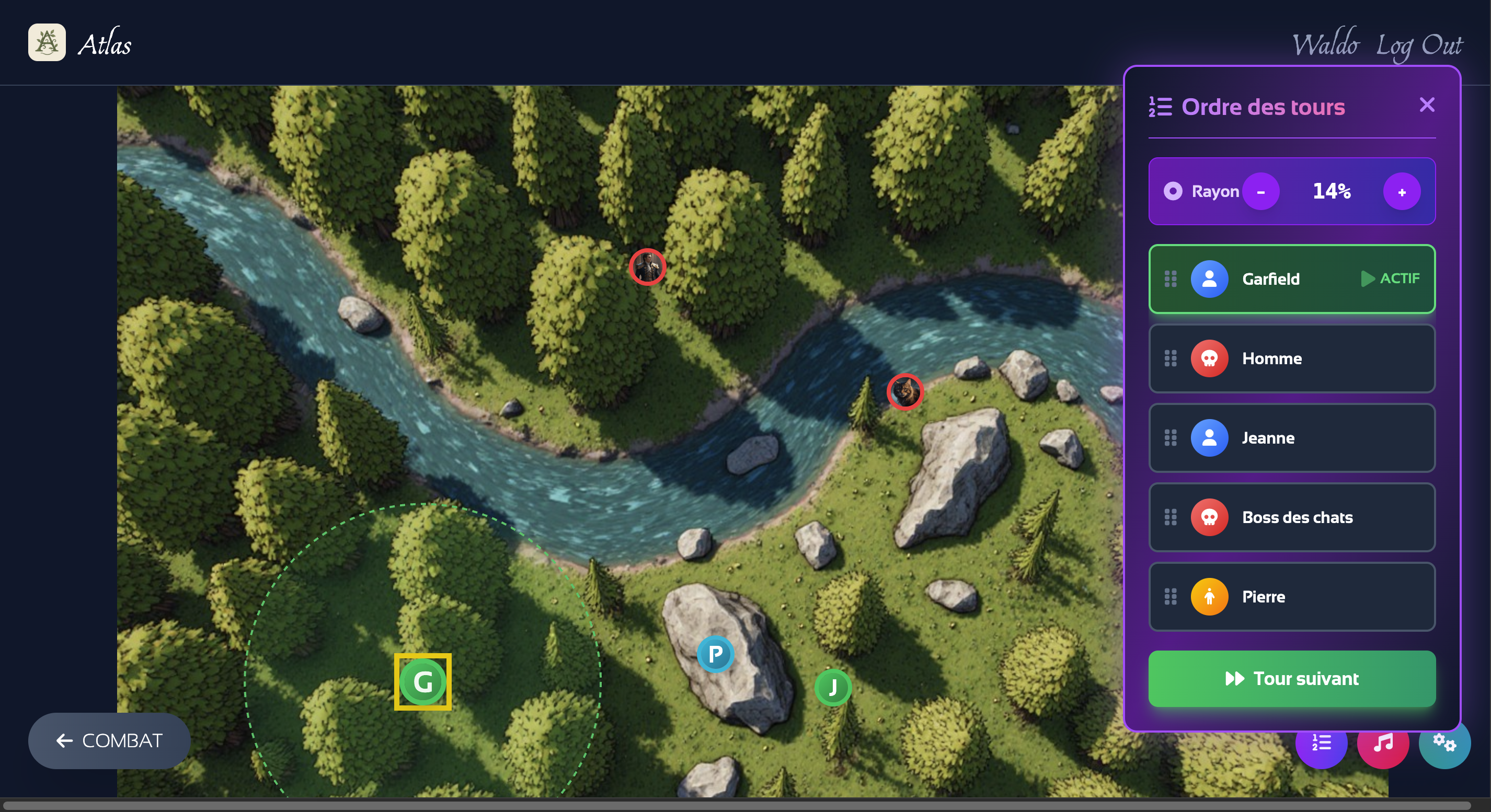Log Out of the account

(x=1419, y=44)
